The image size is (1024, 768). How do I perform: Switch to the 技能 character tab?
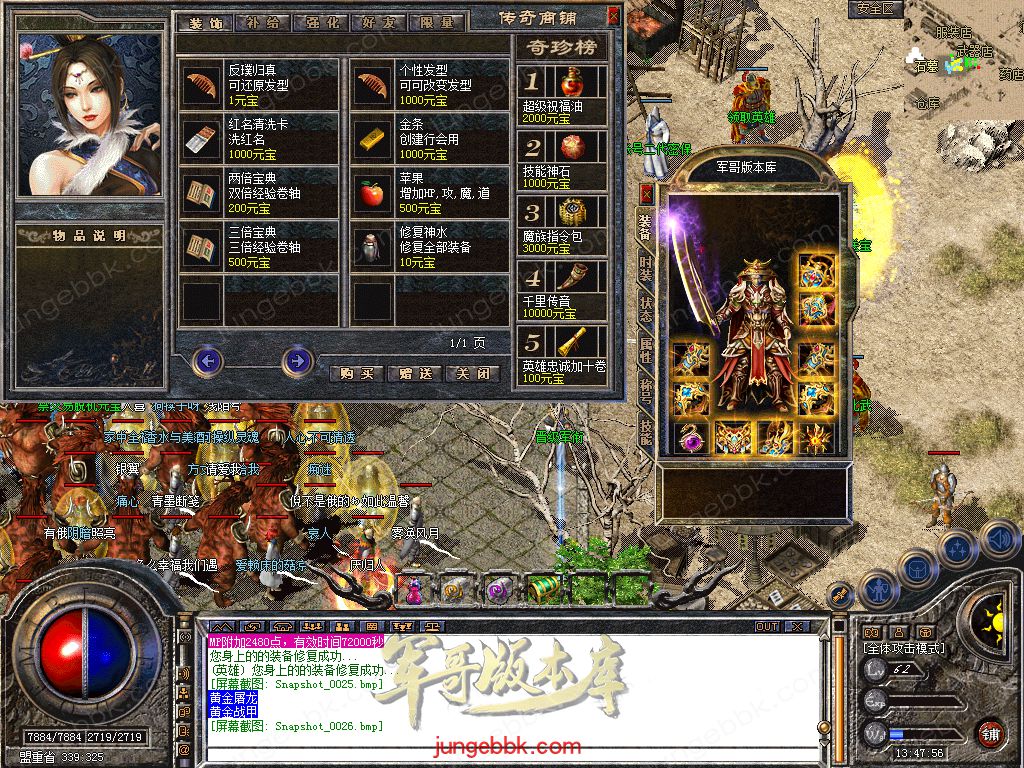(x=646, y=430)
